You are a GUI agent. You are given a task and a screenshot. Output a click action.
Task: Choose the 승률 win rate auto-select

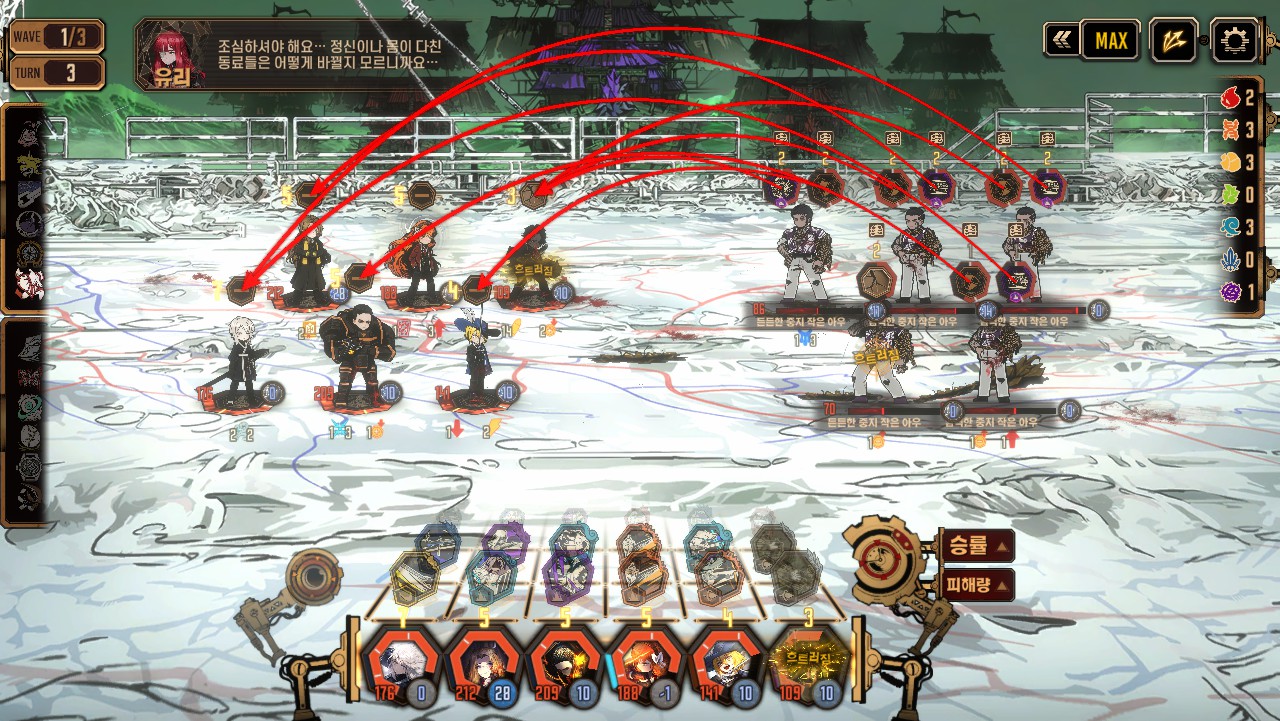pyautogui.click(x=976, y=546)
